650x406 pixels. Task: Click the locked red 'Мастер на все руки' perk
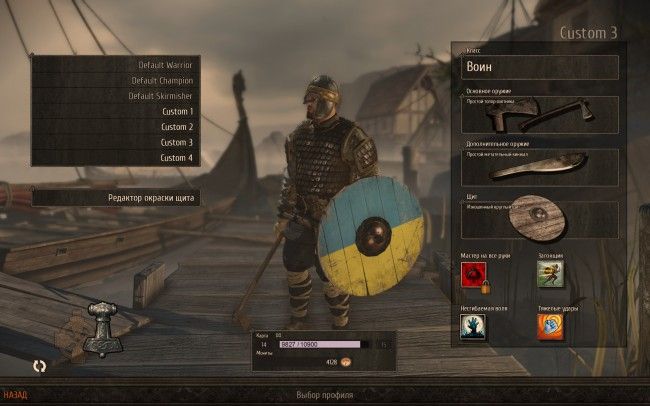[474, 275]
